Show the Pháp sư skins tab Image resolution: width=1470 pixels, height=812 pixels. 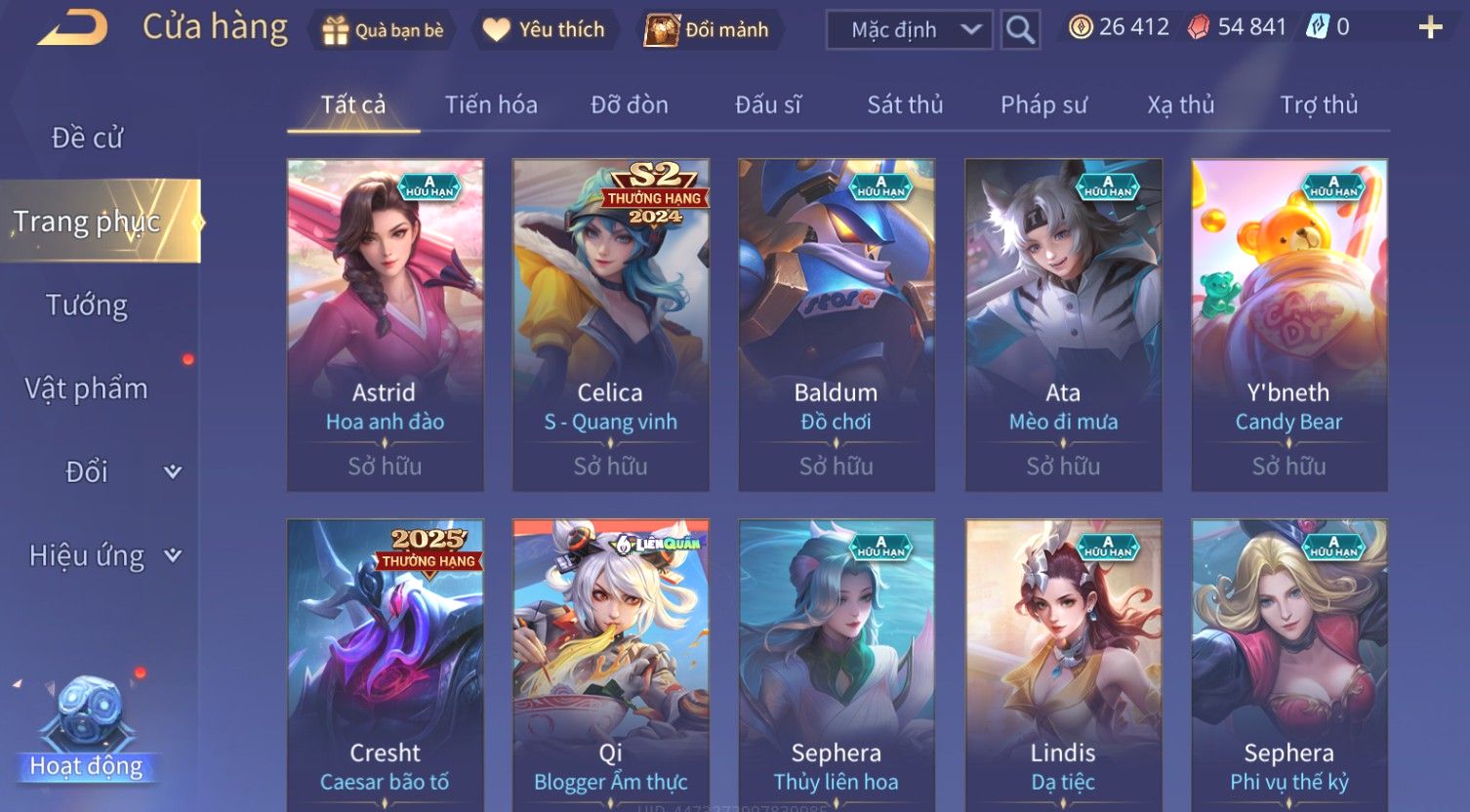coord(1043,104)
